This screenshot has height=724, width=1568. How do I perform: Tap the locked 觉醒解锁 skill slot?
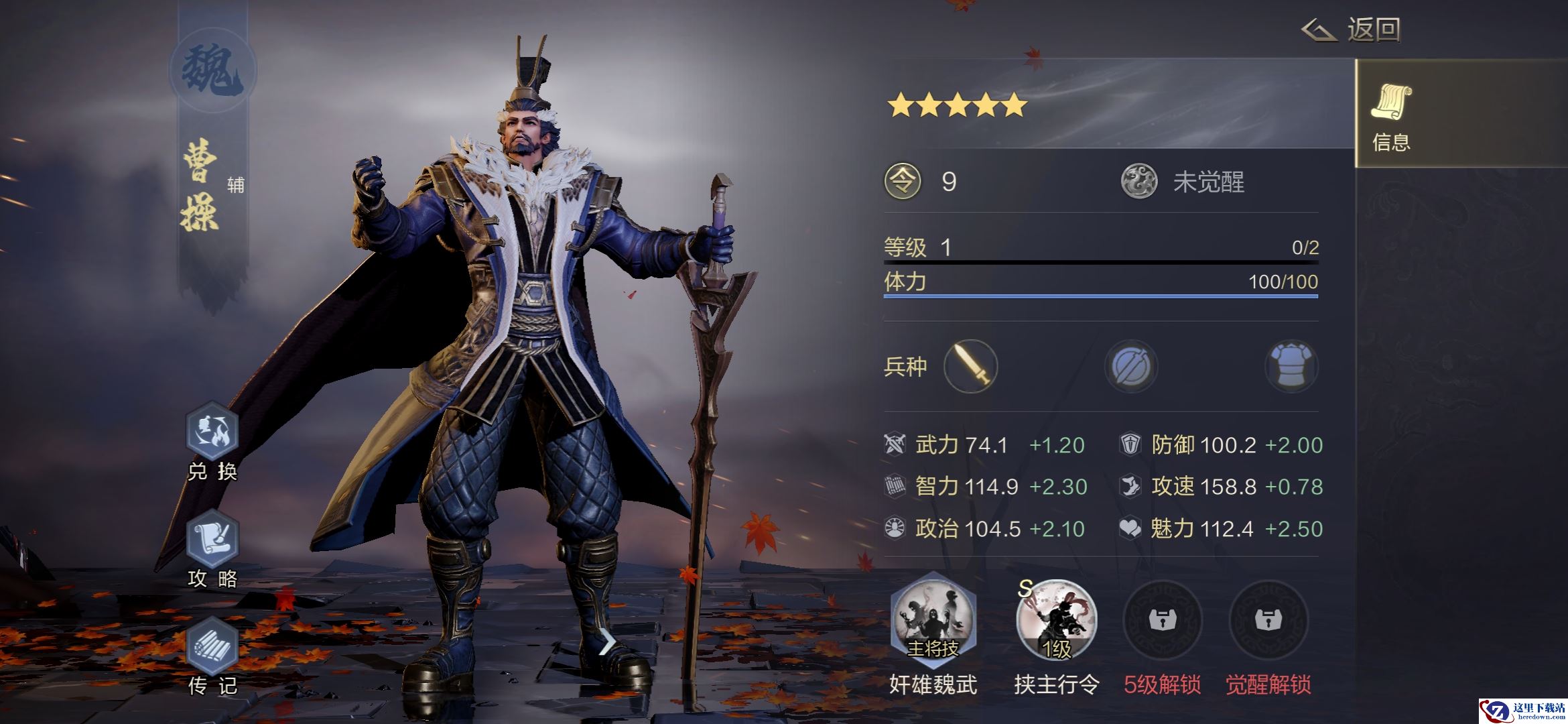tap(1268, 620)
